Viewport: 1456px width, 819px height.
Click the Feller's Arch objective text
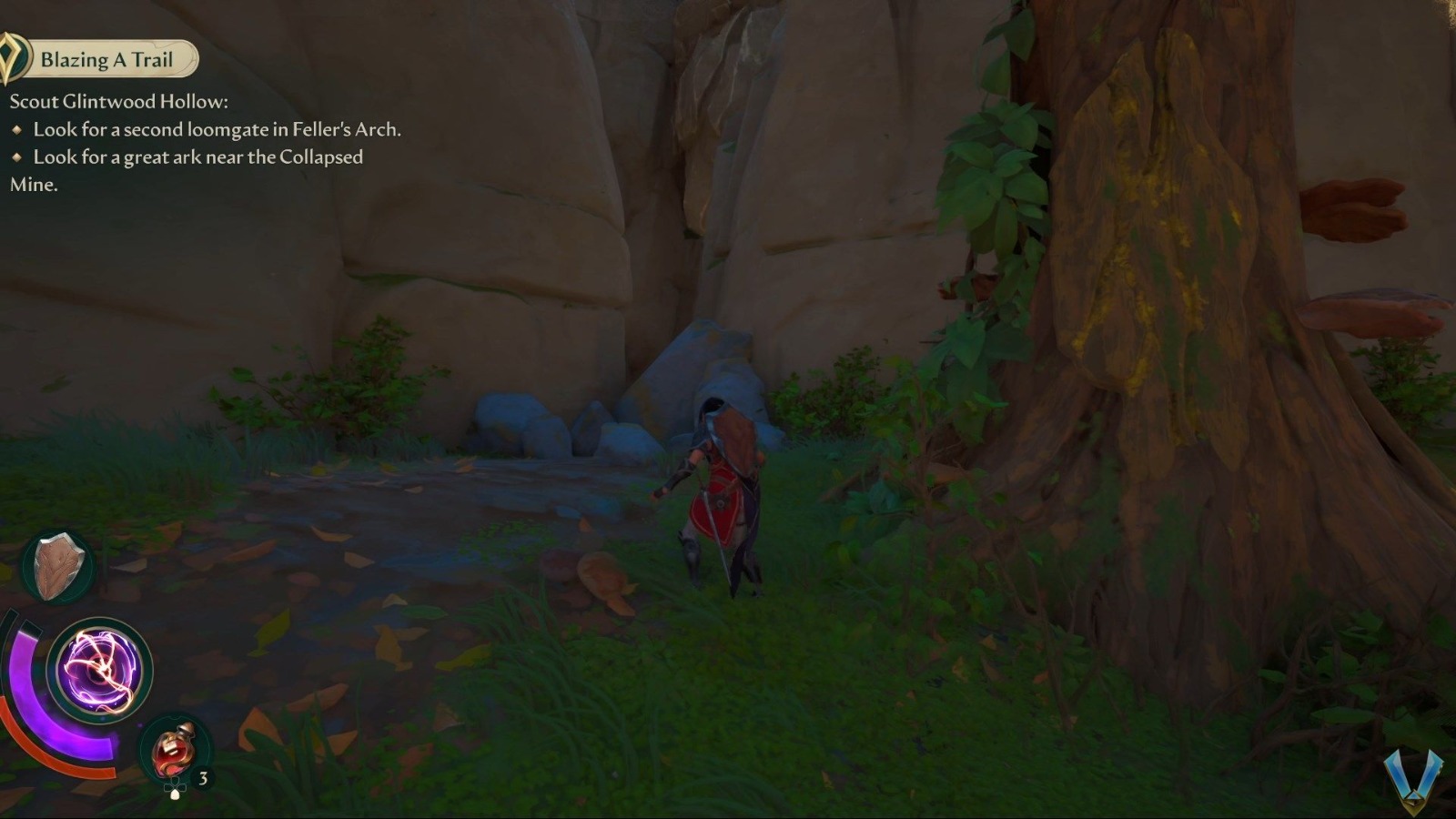coord(218,129)
